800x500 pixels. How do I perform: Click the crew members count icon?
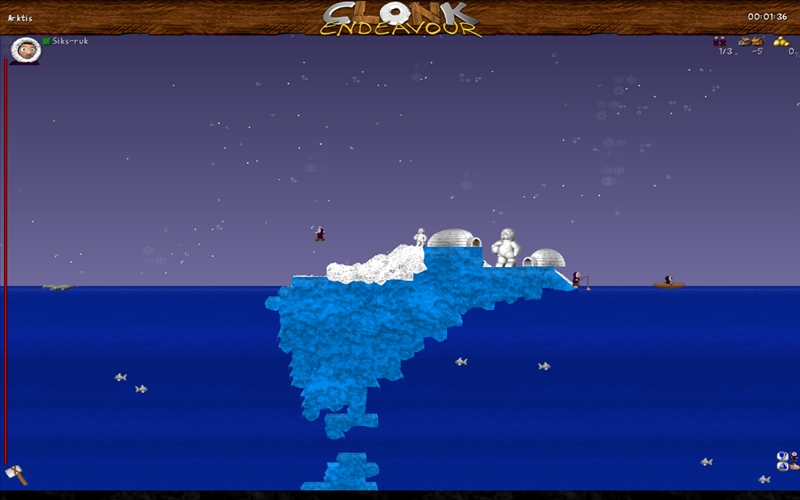719,41
